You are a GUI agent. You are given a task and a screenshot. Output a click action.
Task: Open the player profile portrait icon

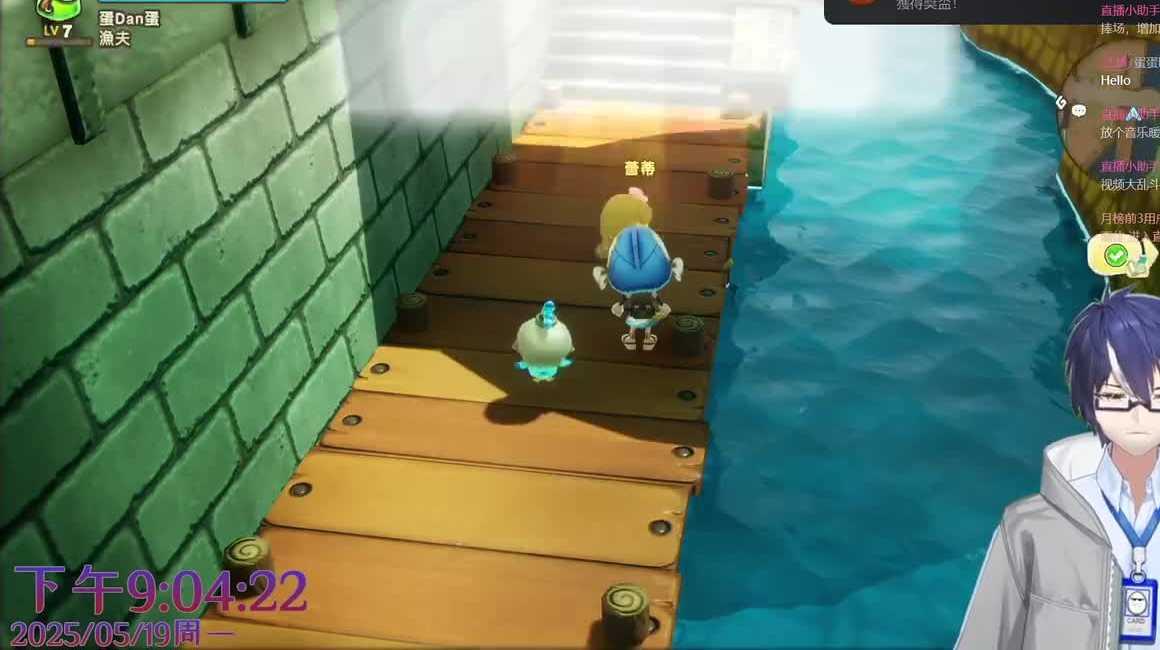56,10
